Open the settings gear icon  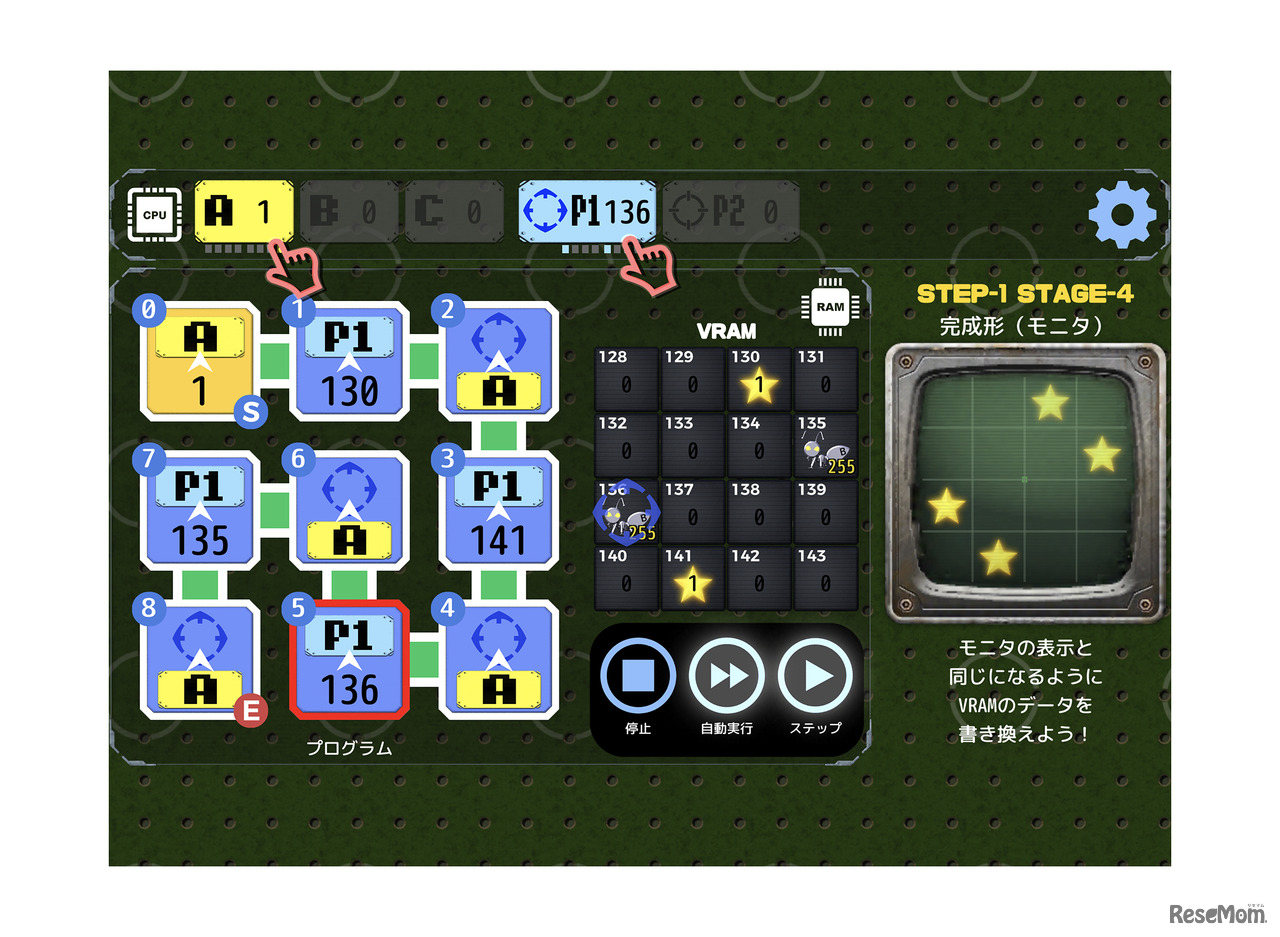click(x=1122, y=213)
